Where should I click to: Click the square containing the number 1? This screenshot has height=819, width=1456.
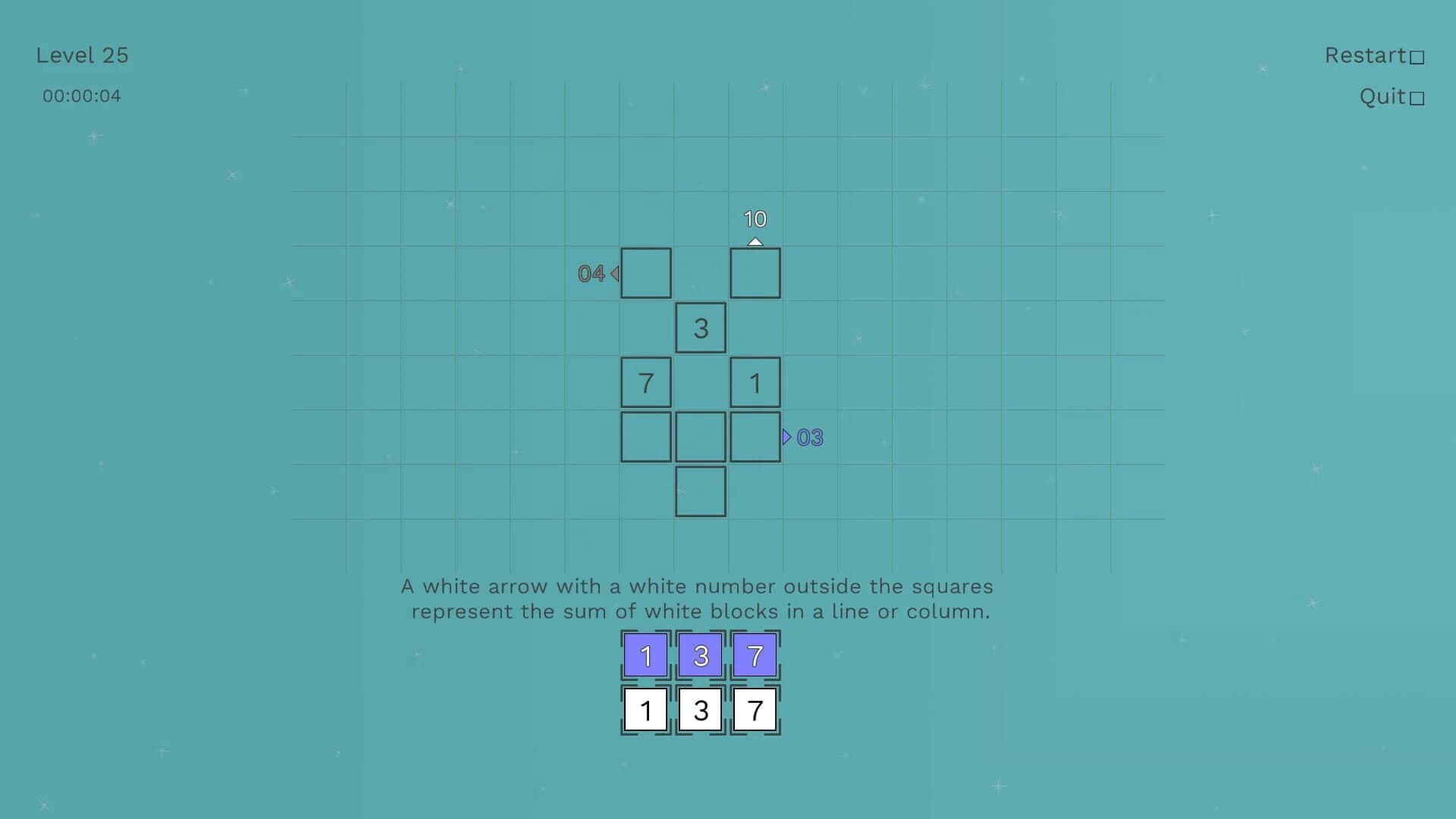tap(755, 381)
